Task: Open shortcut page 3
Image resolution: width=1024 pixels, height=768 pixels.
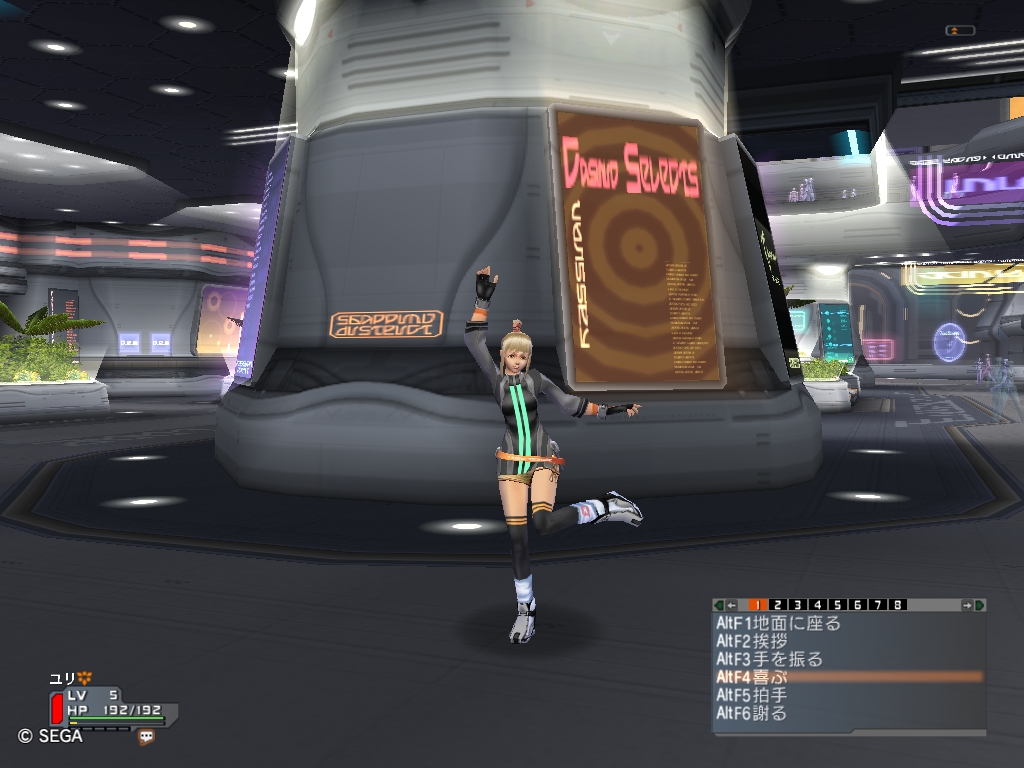Action: tap(798, 605)
